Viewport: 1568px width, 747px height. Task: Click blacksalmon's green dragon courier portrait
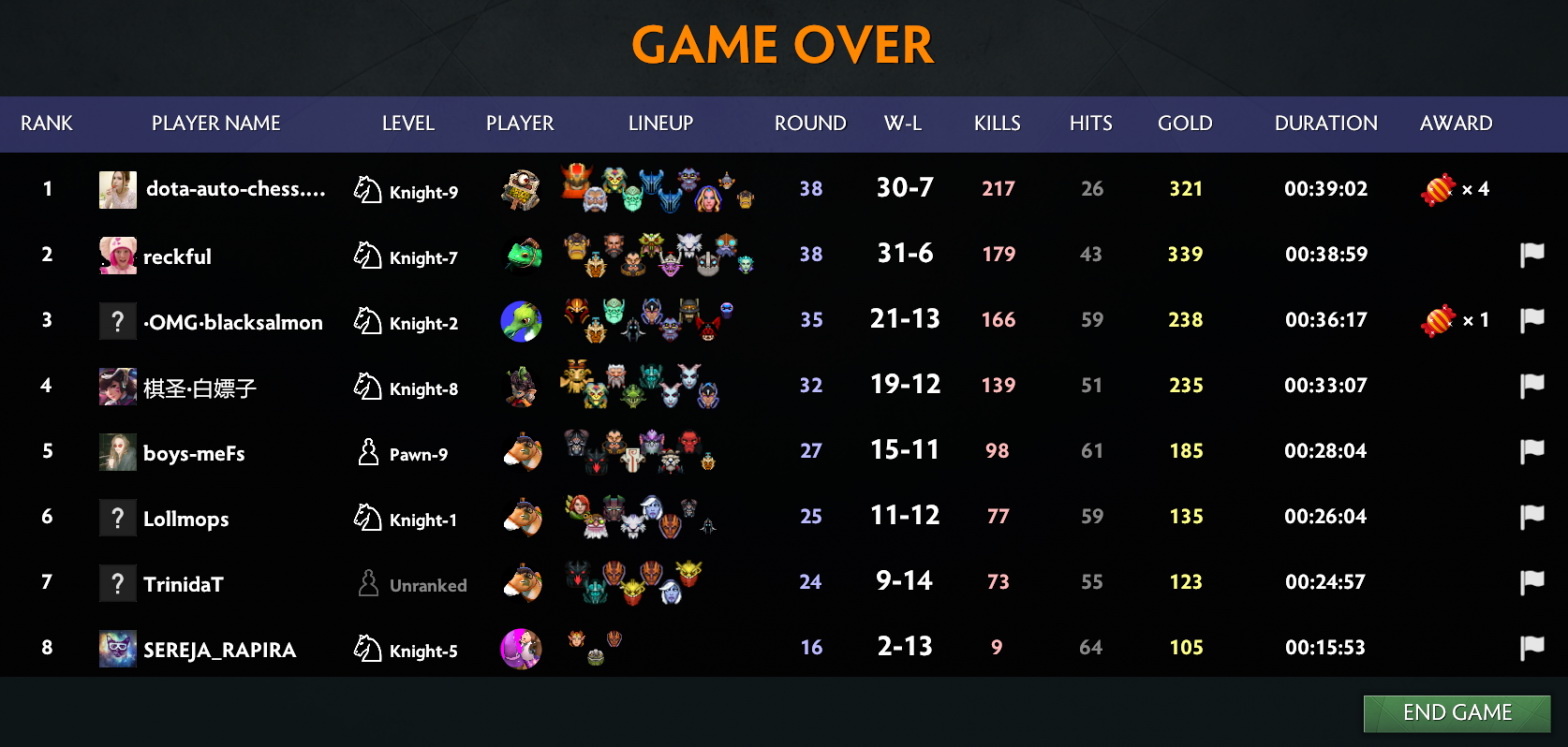point(520,321)
